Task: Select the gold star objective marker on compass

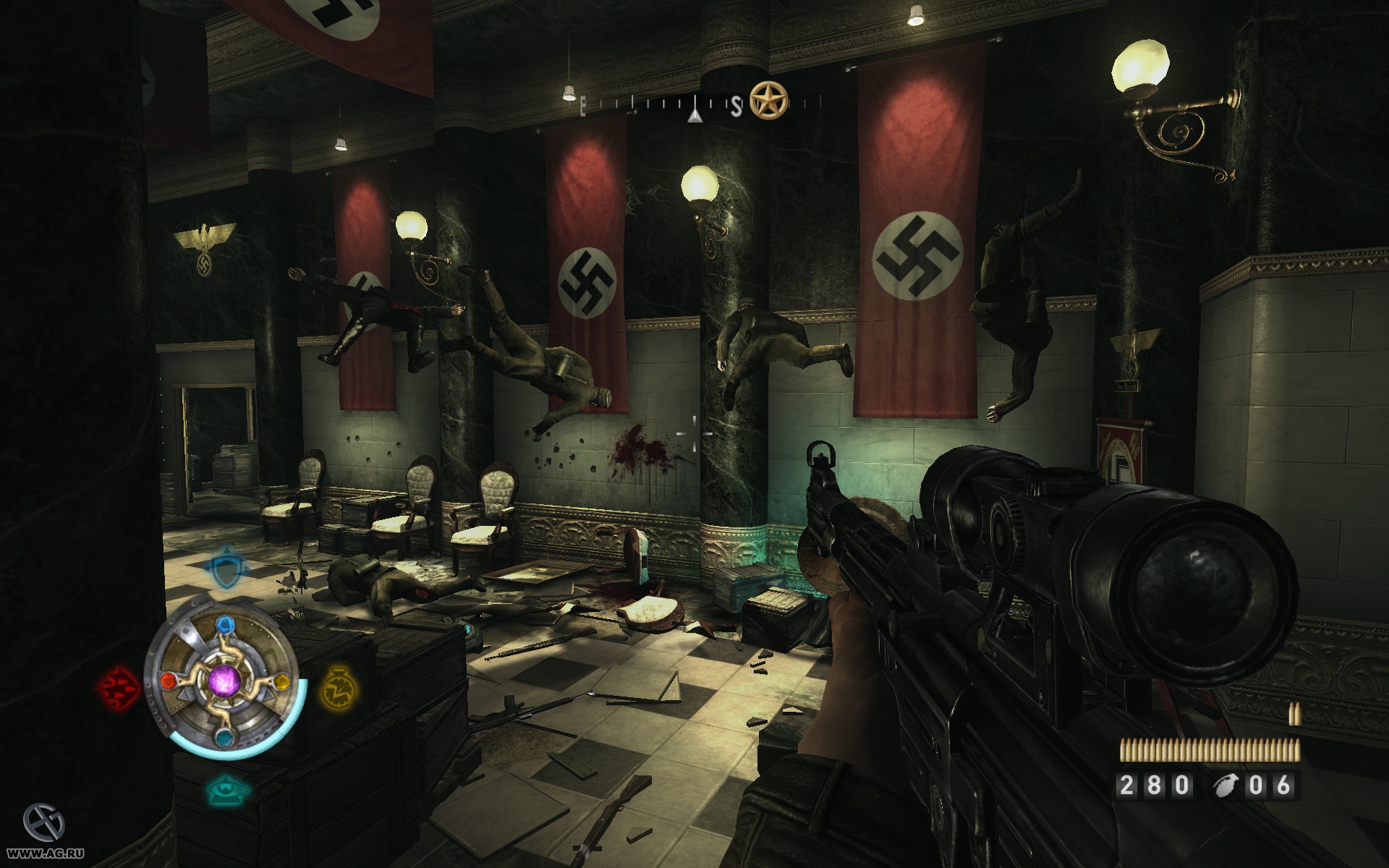Action: [768, 100]
